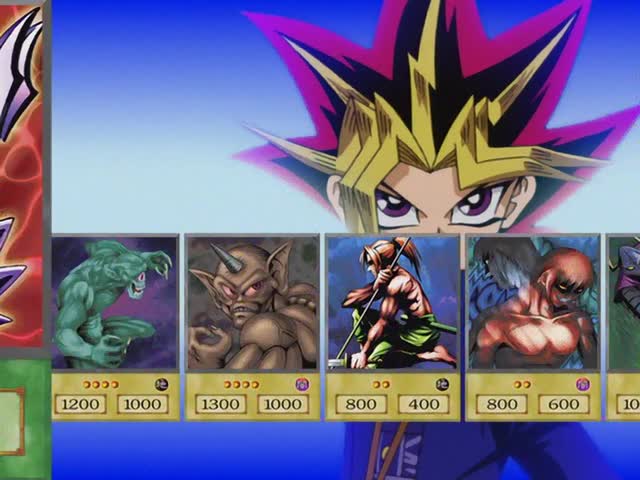
Task: Pick the kneeling spear warrior card
Action: [393, 325]
